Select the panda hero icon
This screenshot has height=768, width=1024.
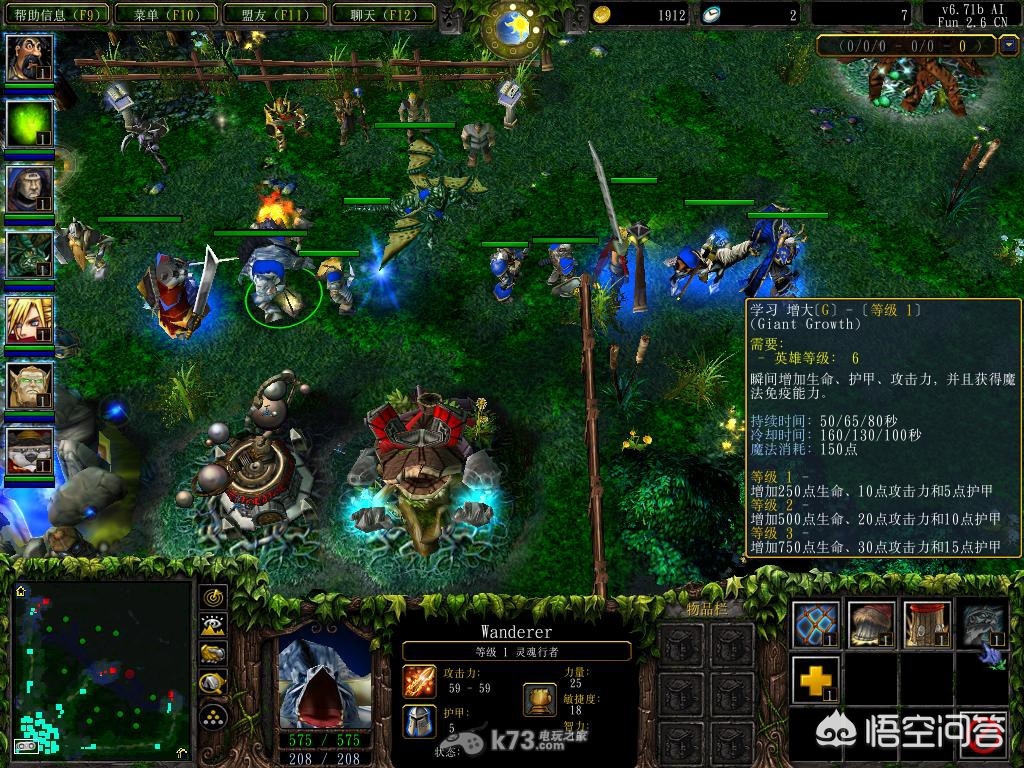[29, 452]
